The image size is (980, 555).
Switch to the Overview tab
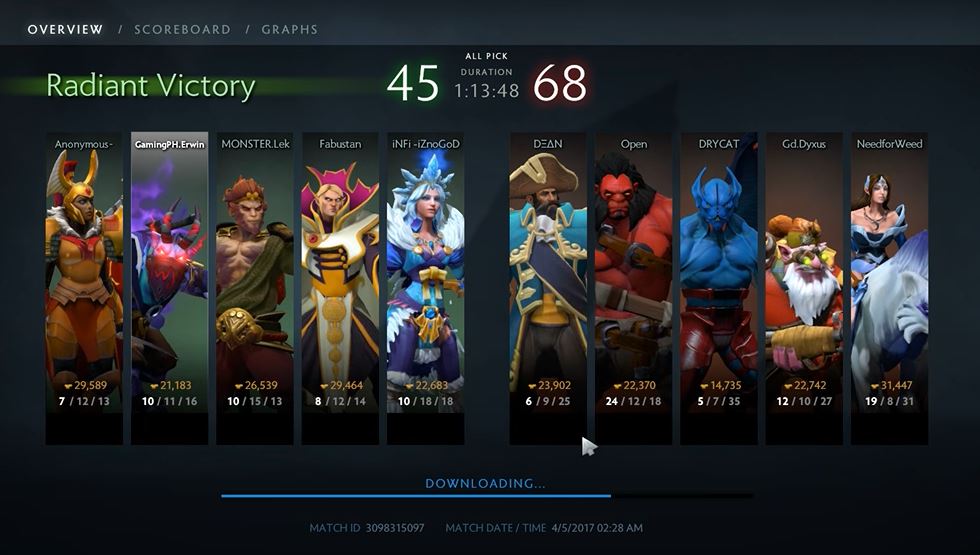point(65,29)
